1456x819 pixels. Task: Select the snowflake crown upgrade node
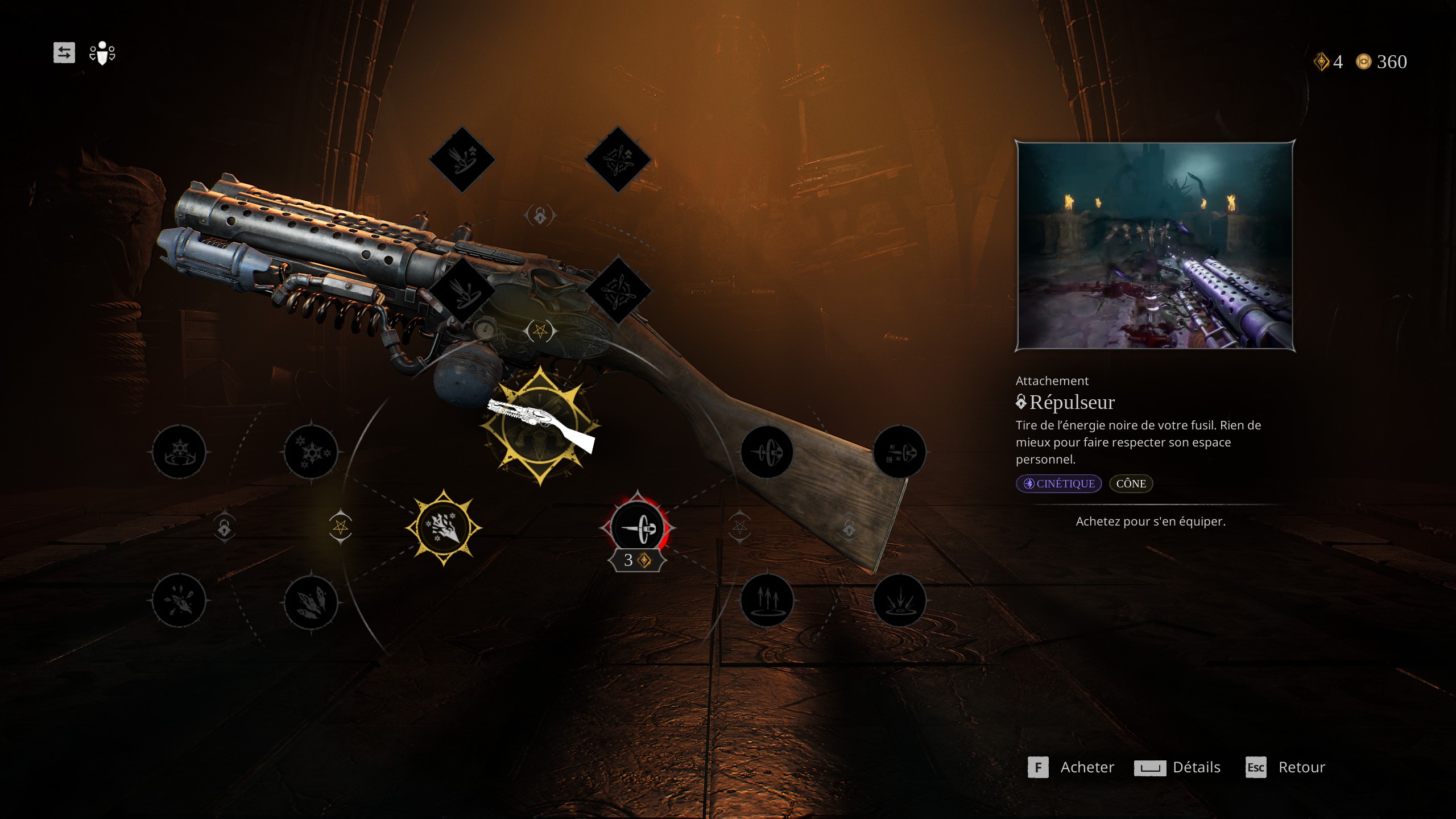click(179, 452)
